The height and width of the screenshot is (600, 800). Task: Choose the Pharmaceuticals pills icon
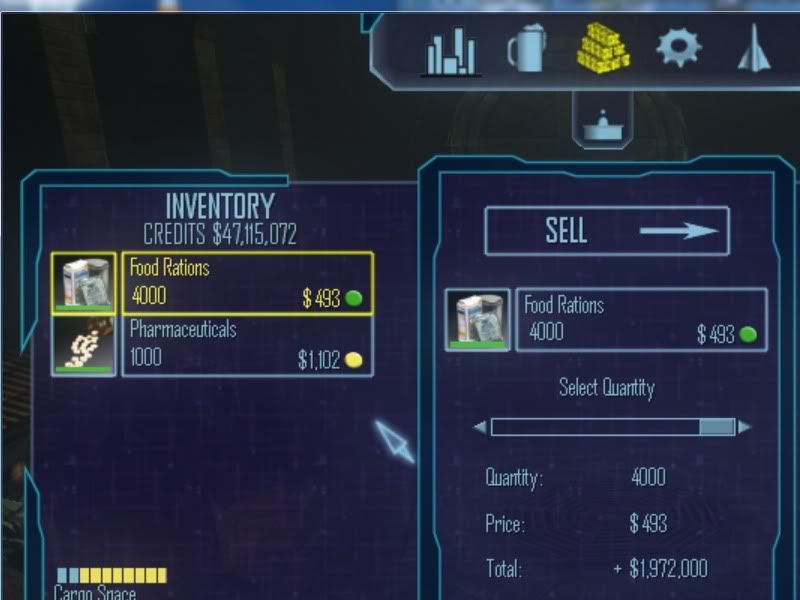point(84,346)
